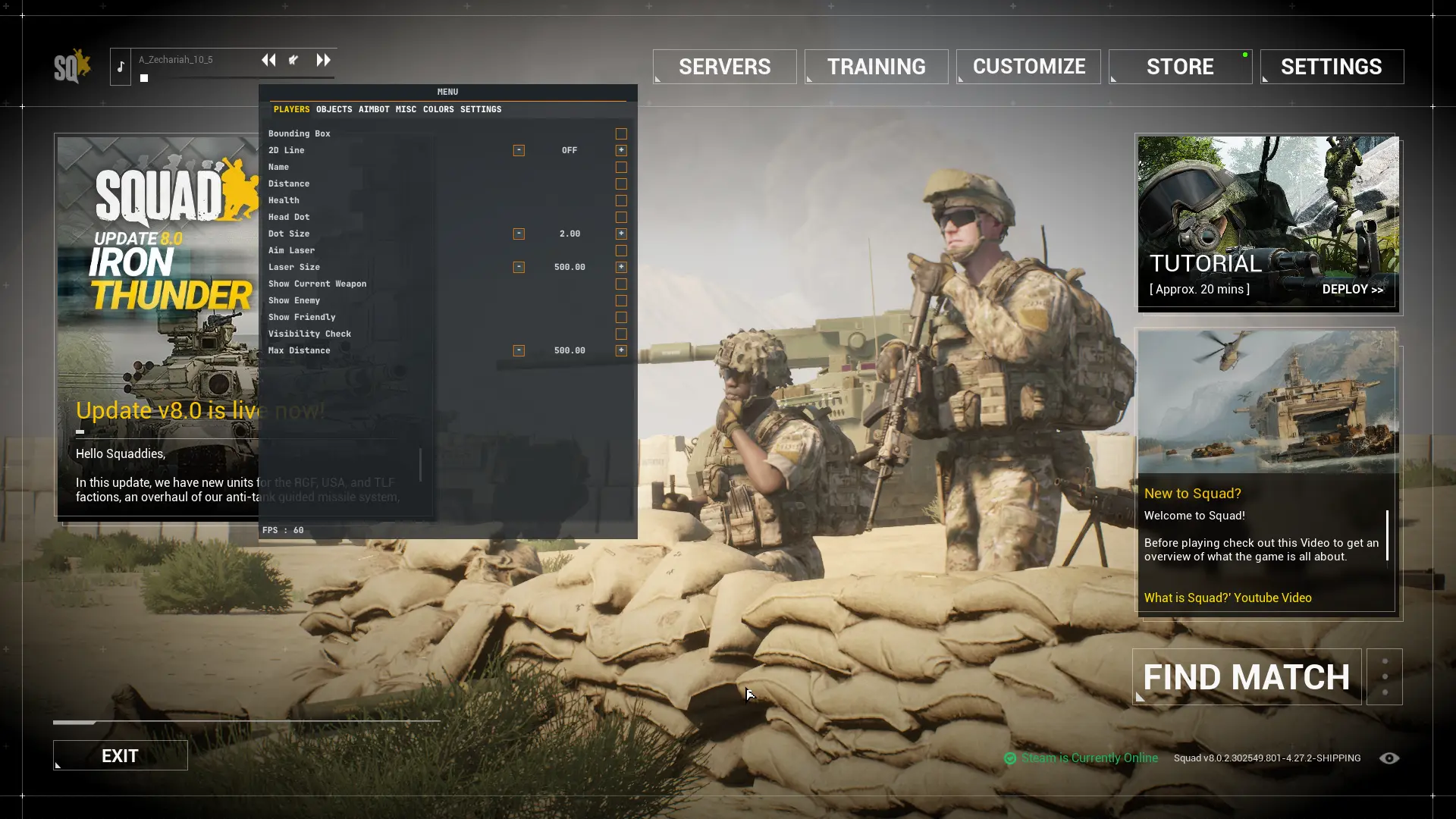The height and width of the screenshot is (819, 1456).
Task: Skip to next music track
Action: click(324, 60)
